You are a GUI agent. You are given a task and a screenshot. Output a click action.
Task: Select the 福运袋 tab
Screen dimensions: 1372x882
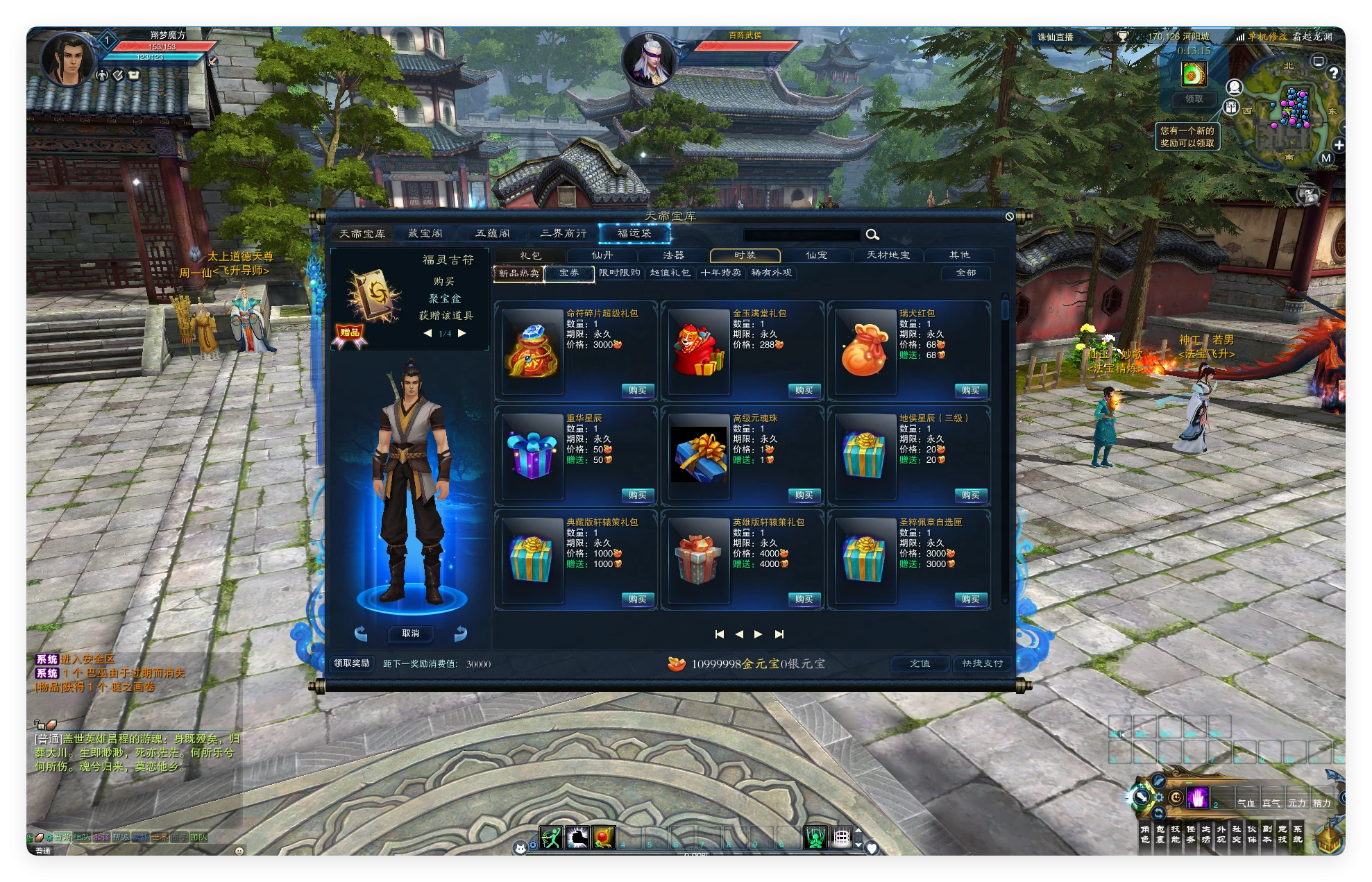634,234
